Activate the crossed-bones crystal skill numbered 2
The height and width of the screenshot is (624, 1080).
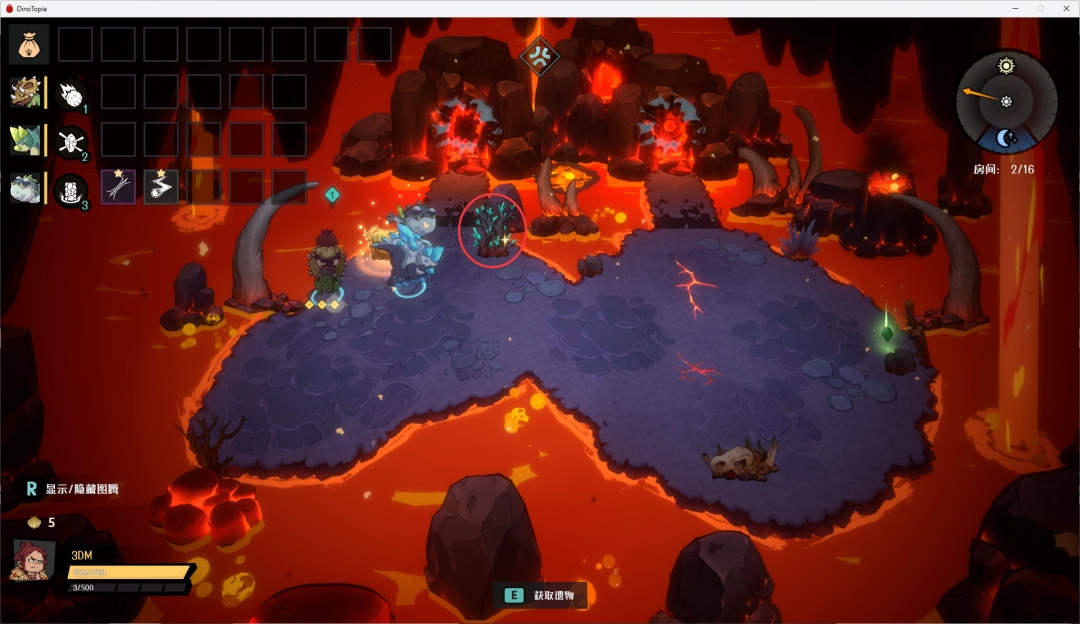click(71, 141)
